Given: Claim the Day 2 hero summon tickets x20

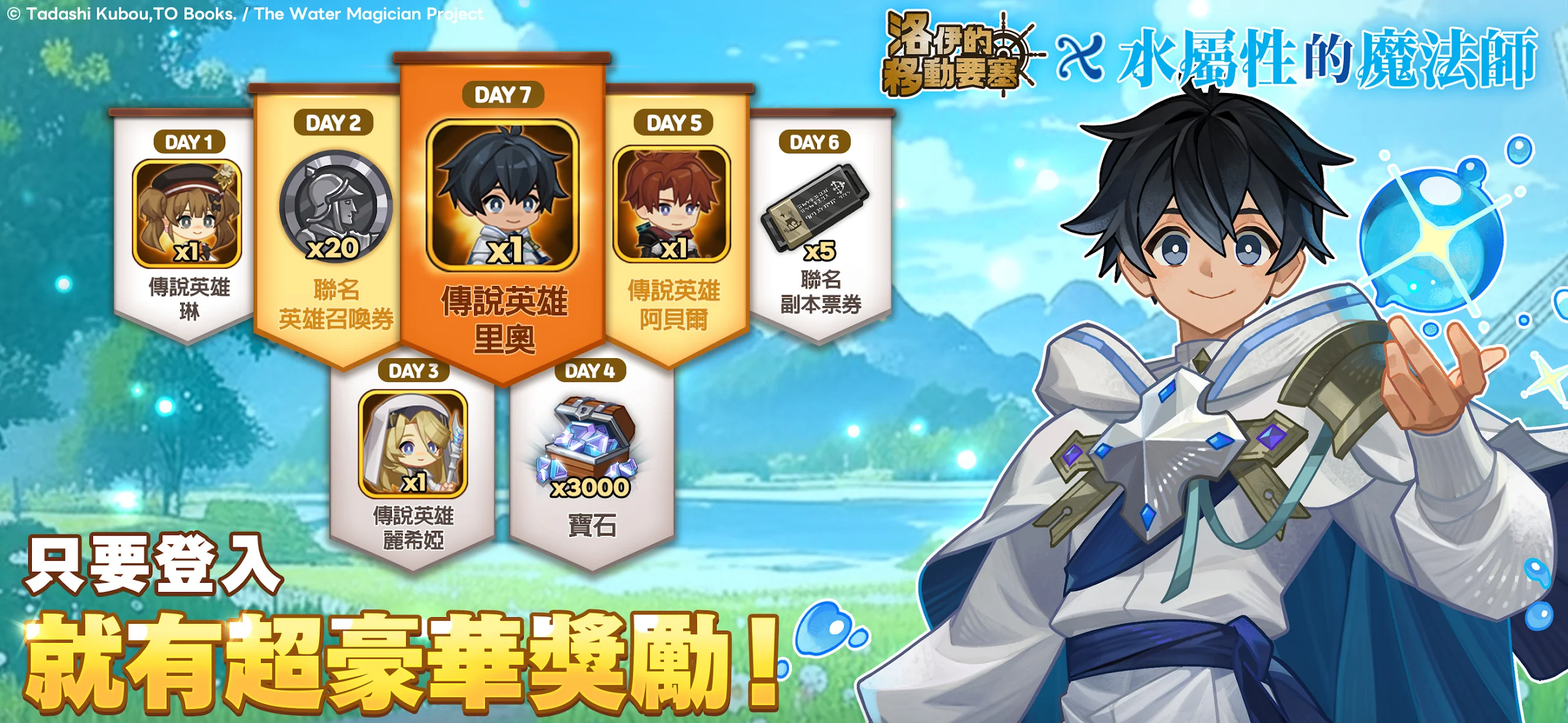Looking at the screenshot, I should [335, 206].
